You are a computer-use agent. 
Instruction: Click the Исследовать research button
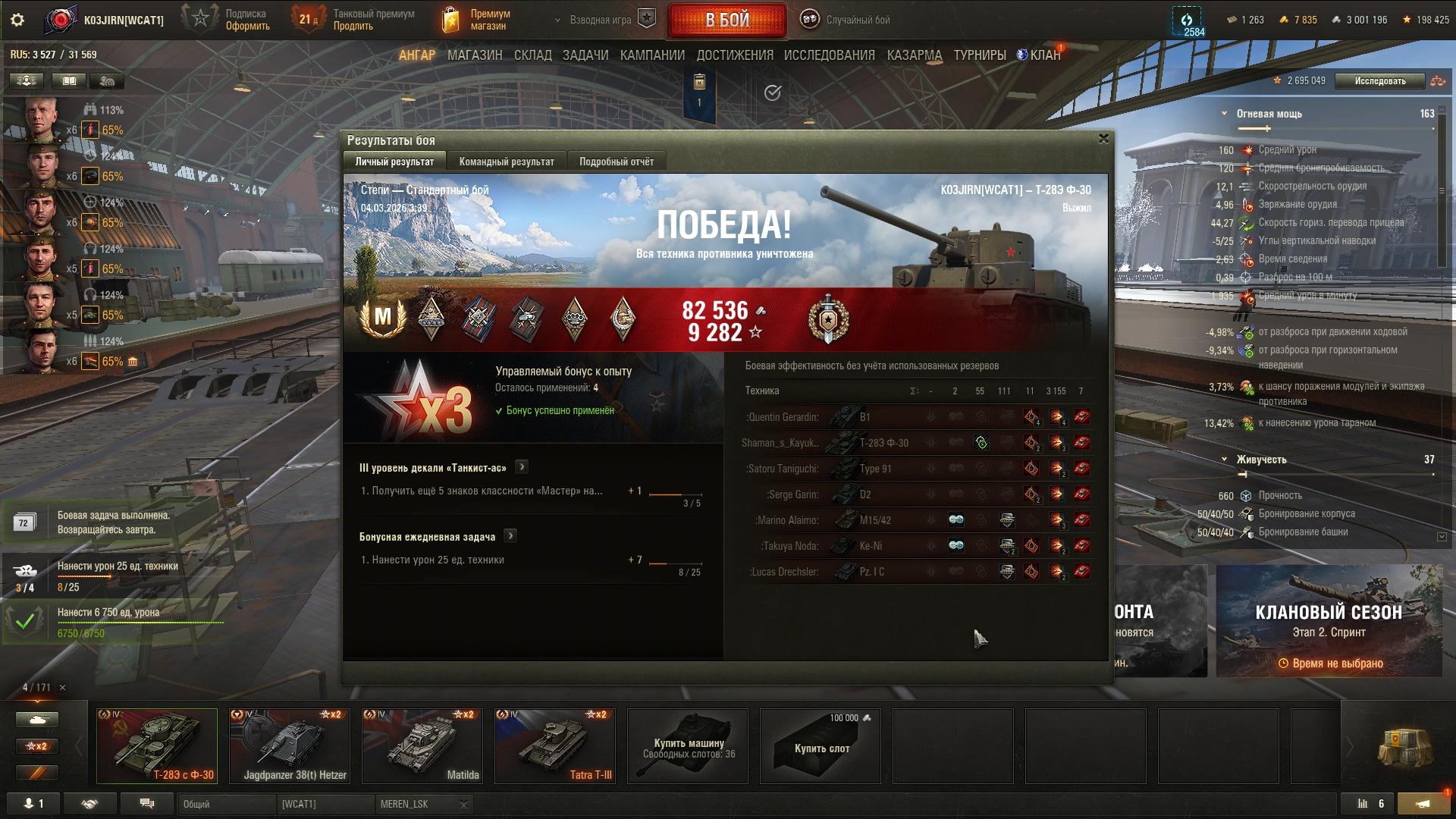point(1379,81)
